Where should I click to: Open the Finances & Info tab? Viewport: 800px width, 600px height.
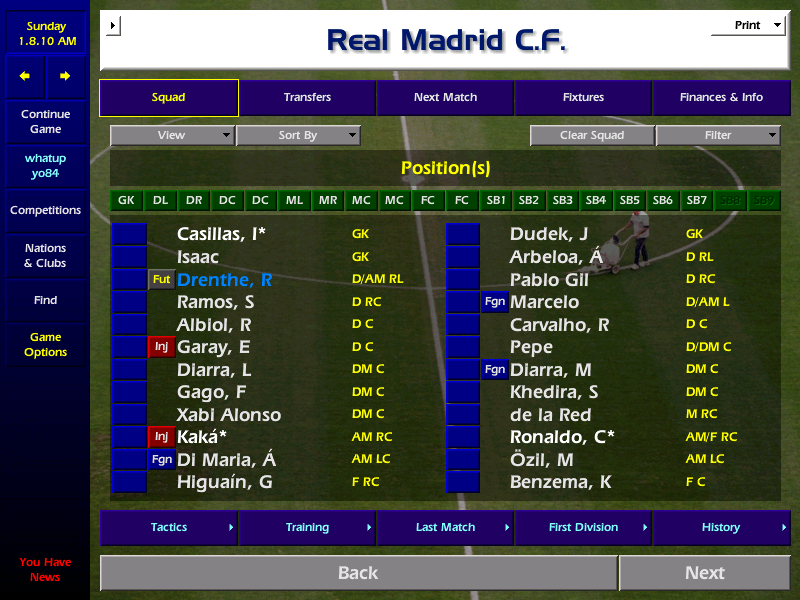[721, 98]
